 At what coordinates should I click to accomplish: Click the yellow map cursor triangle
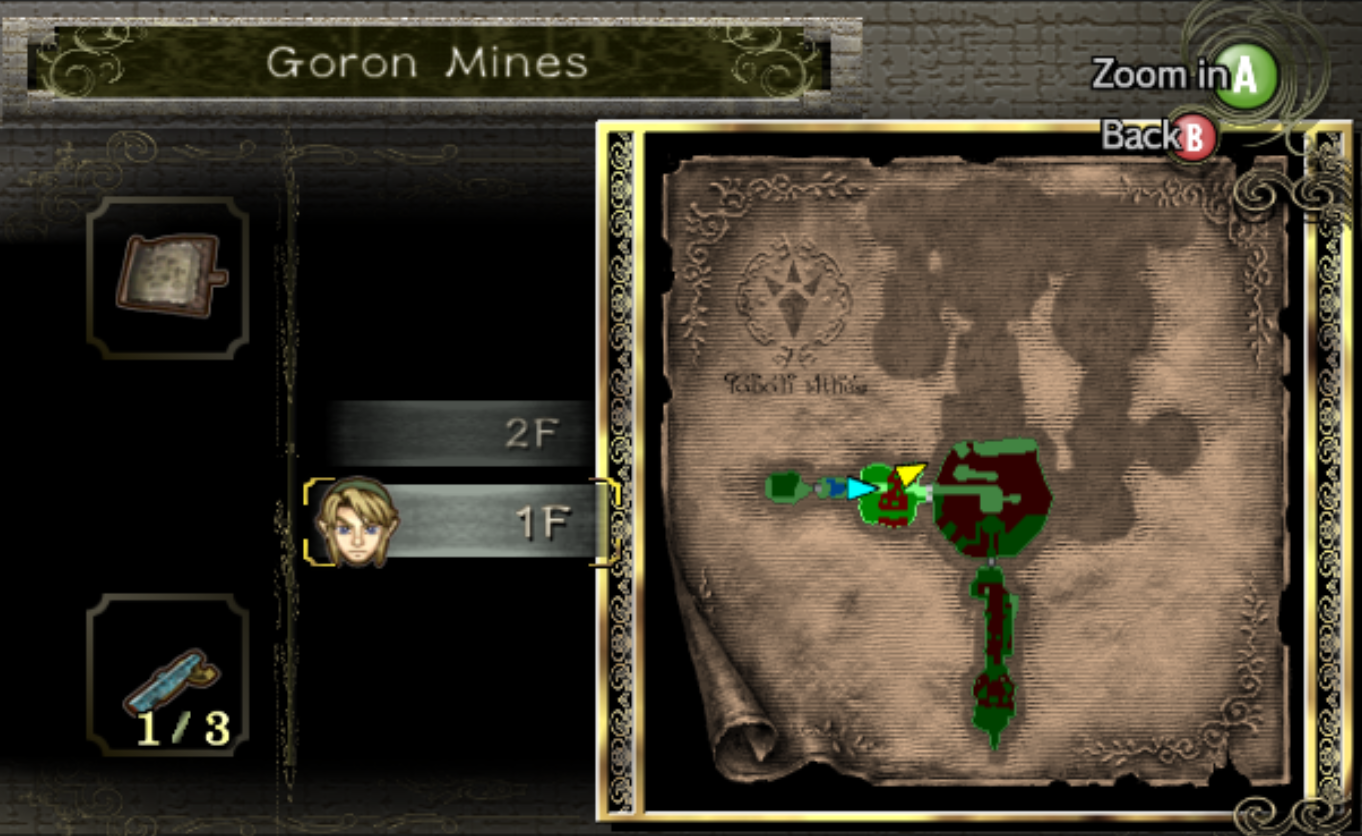pos(912,470)
